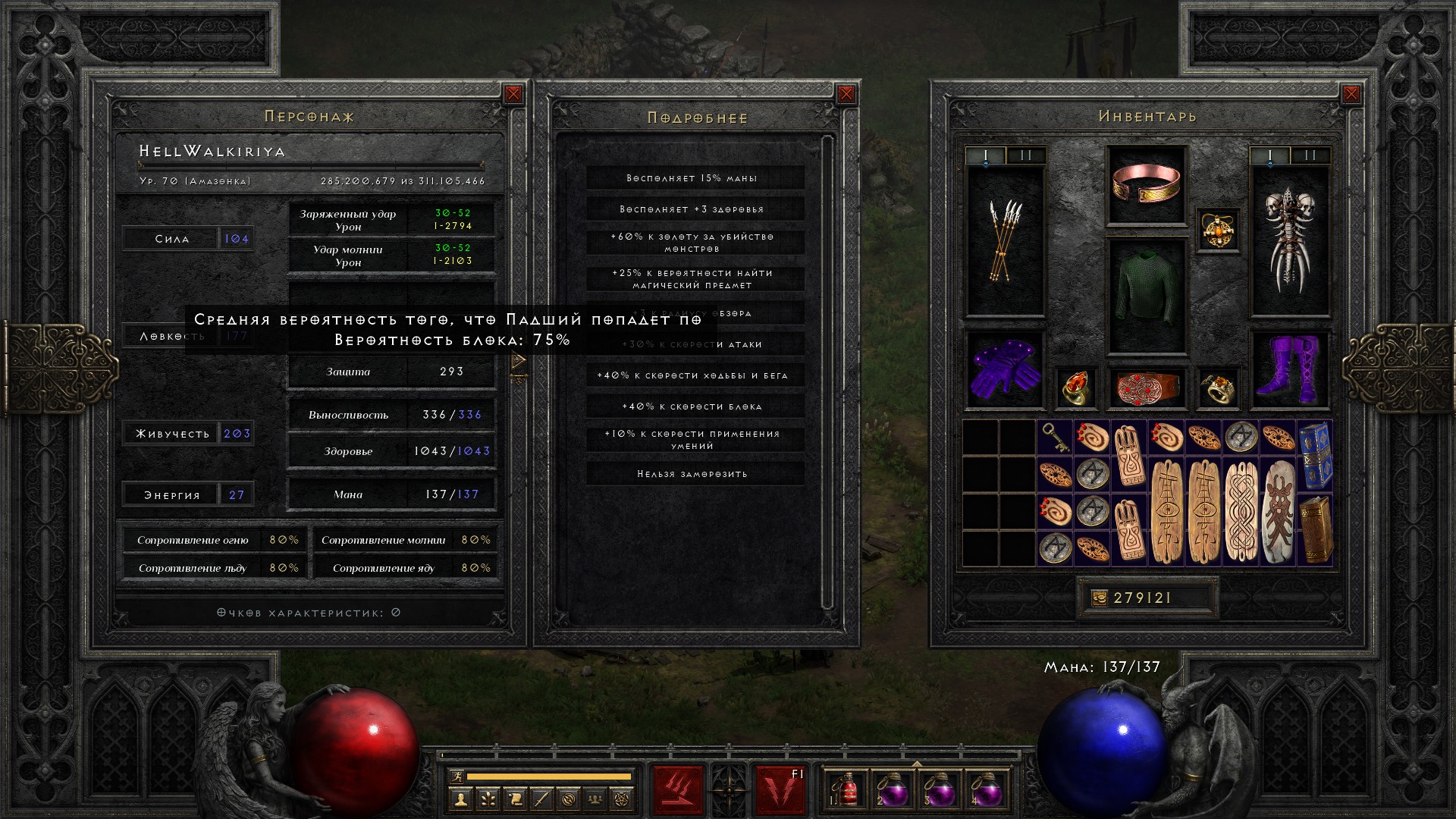The width and height of the screenshot is (1456, 819).
Task: Pick up the skull bone shield
Action: (x=1289, y=241)
